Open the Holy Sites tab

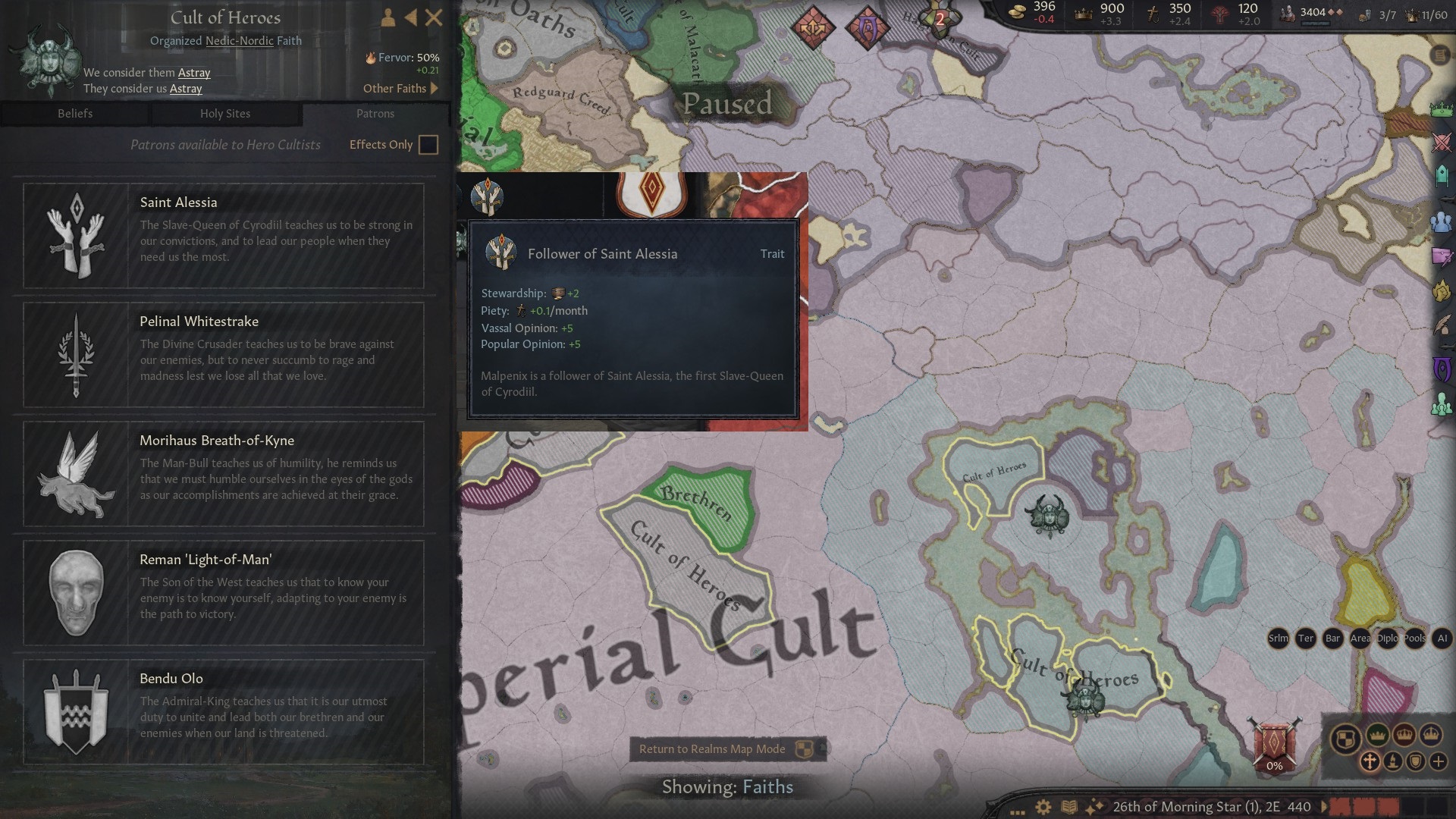point(225,114)
